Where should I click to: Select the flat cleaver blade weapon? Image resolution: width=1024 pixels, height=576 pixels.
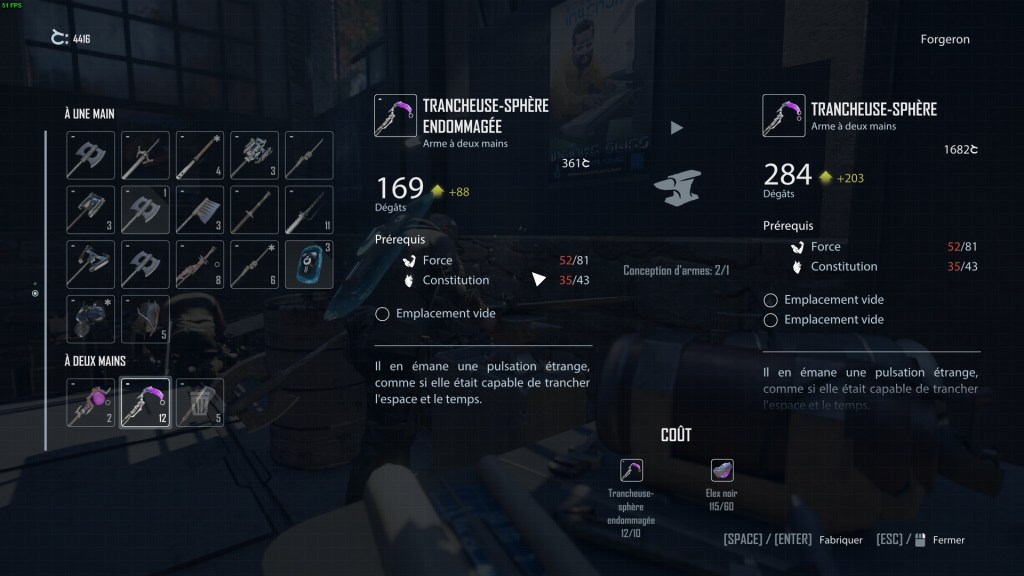pos(200,209)
